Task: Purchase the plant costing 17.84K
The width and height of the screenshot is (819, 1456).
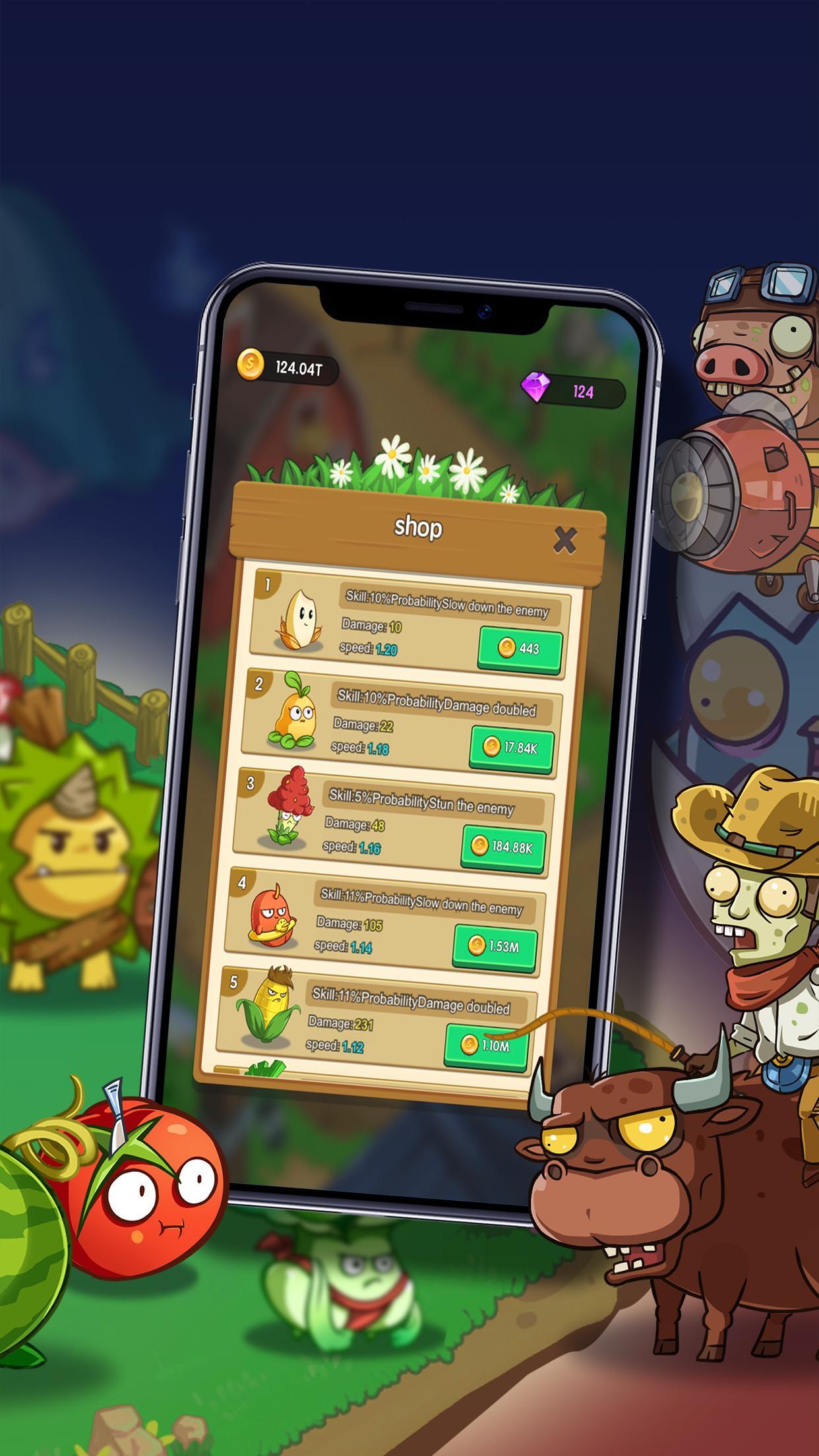Action: (511, 748)
